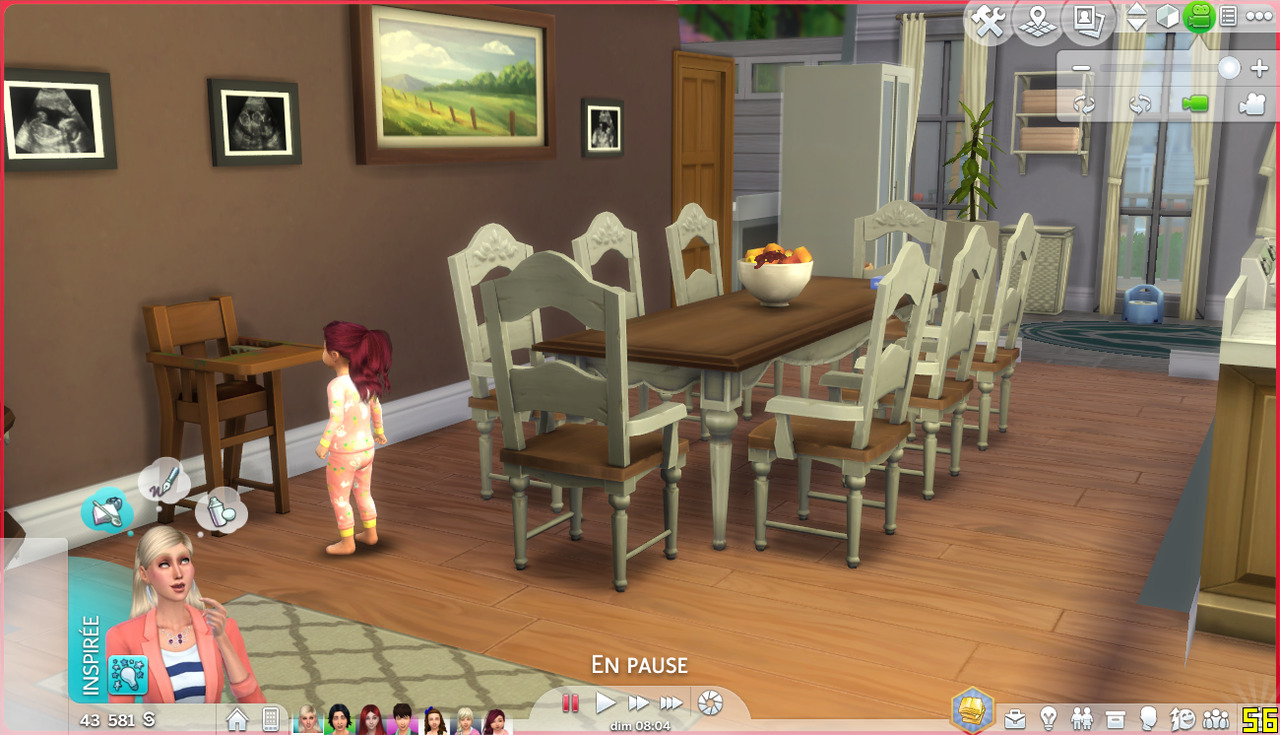Open the three-dot game options menu

click(x=1258, y=17)
